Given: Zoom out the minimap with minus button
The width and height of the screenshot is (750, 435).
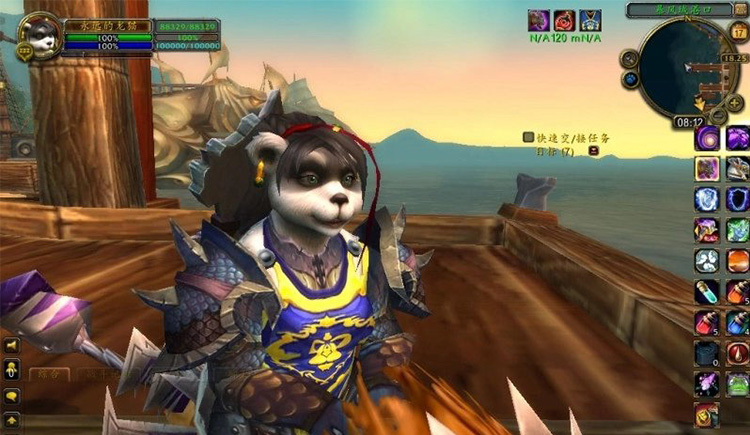Looking at the screenshot, I should pos(719,116).
